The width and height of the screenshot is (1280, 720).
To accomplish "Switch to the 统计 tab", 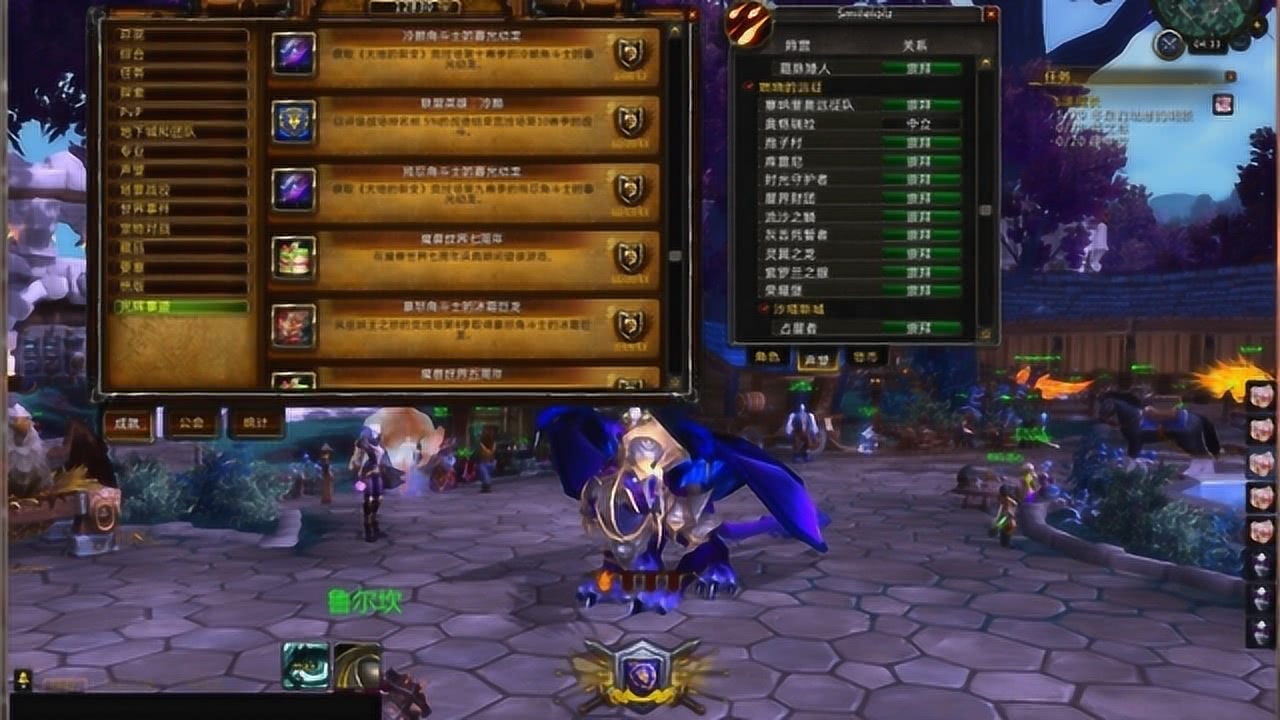I will (256, 423).
